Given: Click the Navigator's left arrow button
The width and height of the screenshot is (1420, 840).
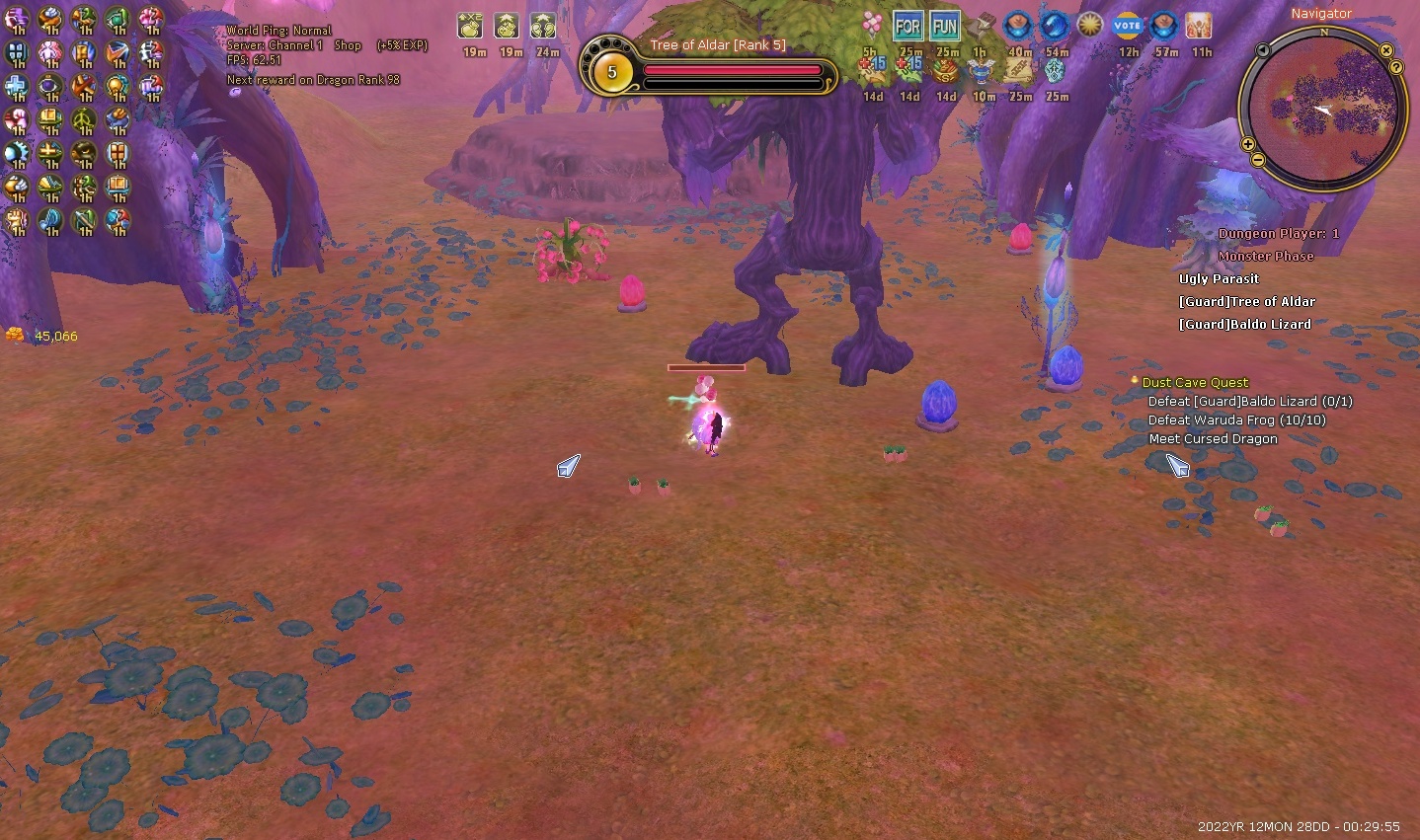Looking at the screenshot, I should tap(1263, 50).
